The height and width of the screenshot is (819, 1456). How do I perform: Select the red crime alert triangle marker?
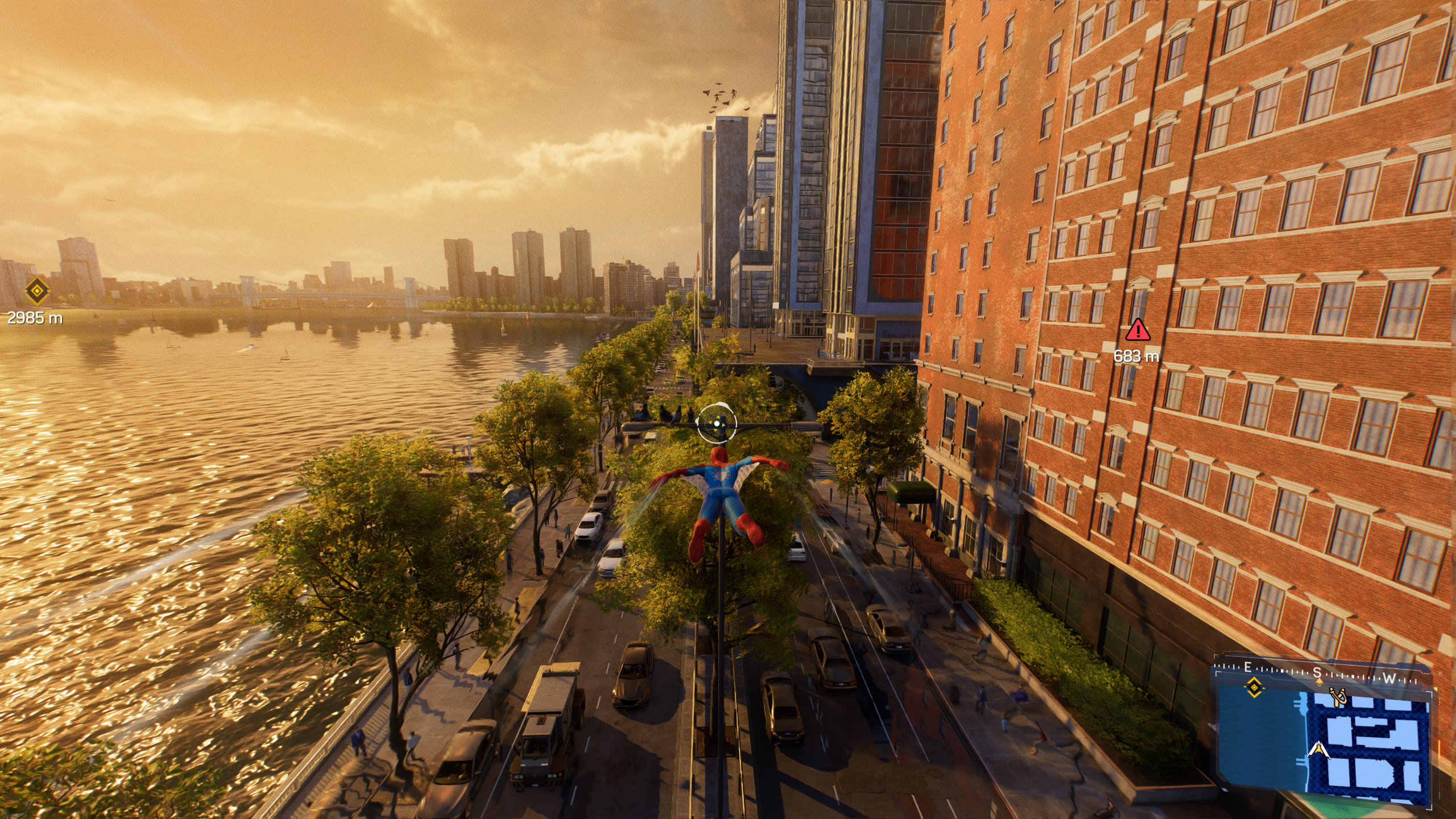pyautogui.click(x=1137, y=330)
